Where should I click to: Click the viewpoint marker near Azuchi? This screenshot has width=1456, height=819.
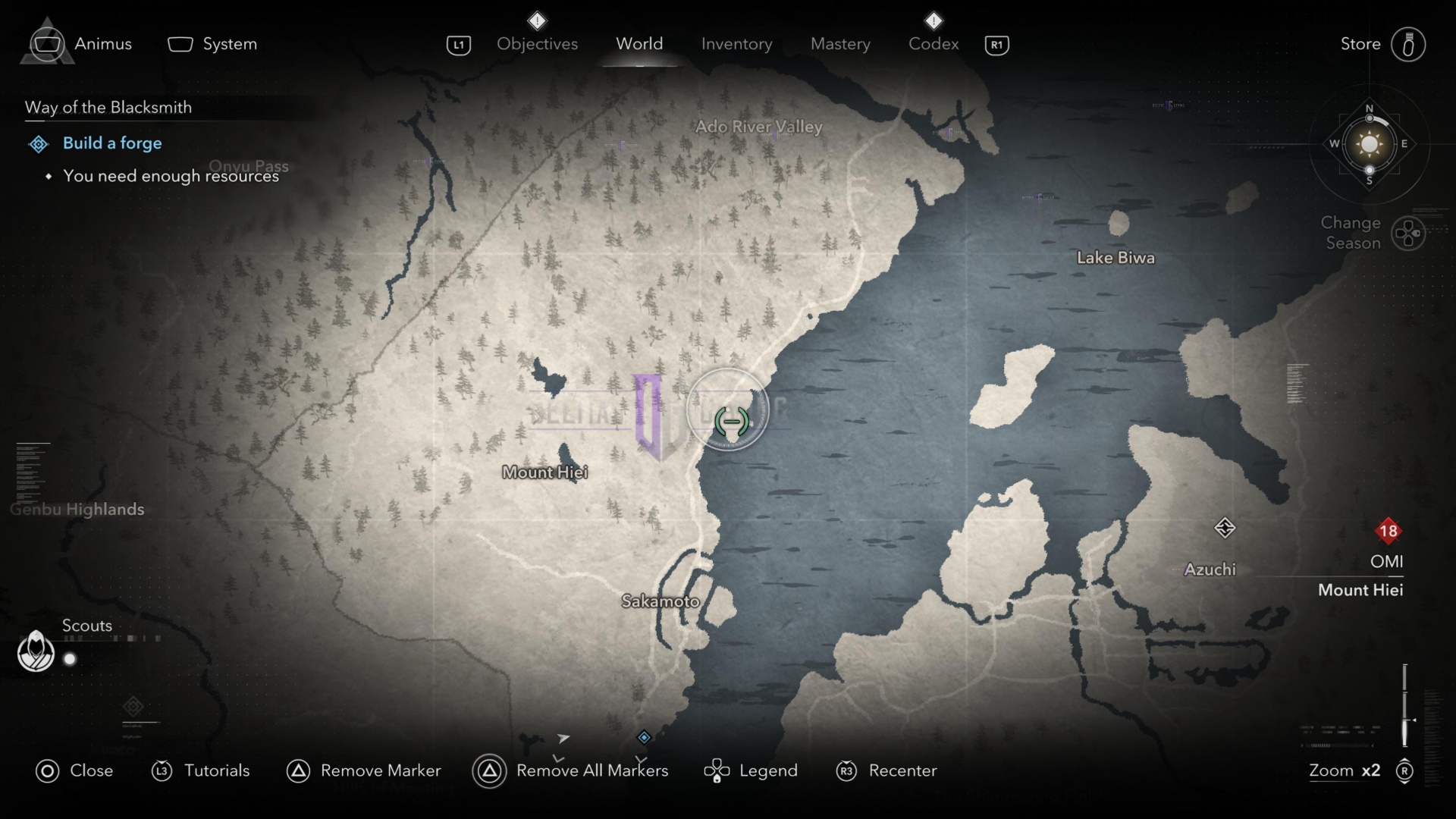(x=1226, y=528)
